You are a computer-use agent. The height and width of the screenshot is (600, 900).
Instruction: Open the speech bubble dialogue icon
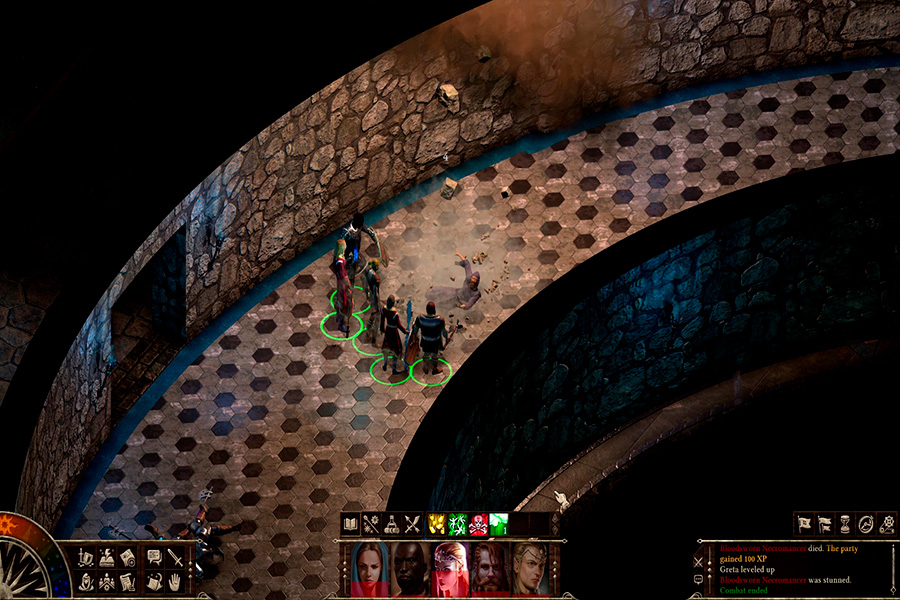pos(154,557)
